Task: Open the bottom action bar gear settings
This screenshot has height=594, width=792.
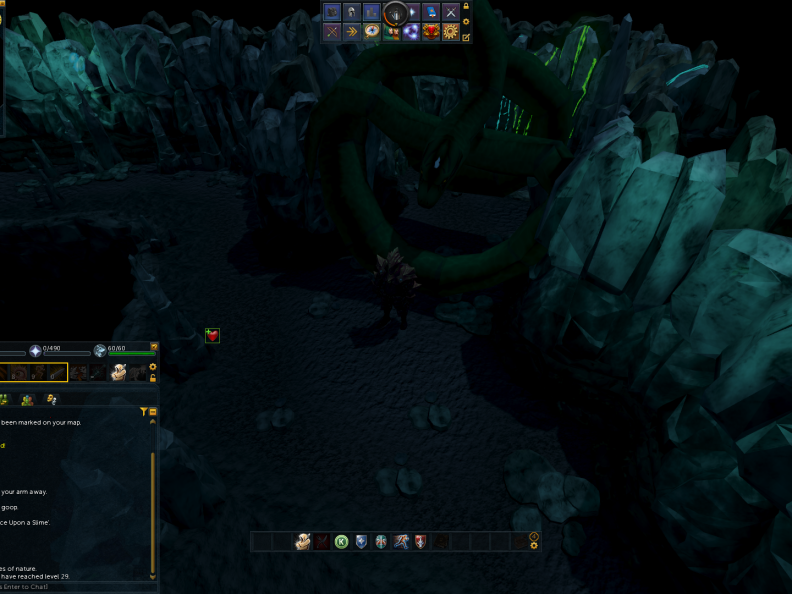Action: point(534,546)
